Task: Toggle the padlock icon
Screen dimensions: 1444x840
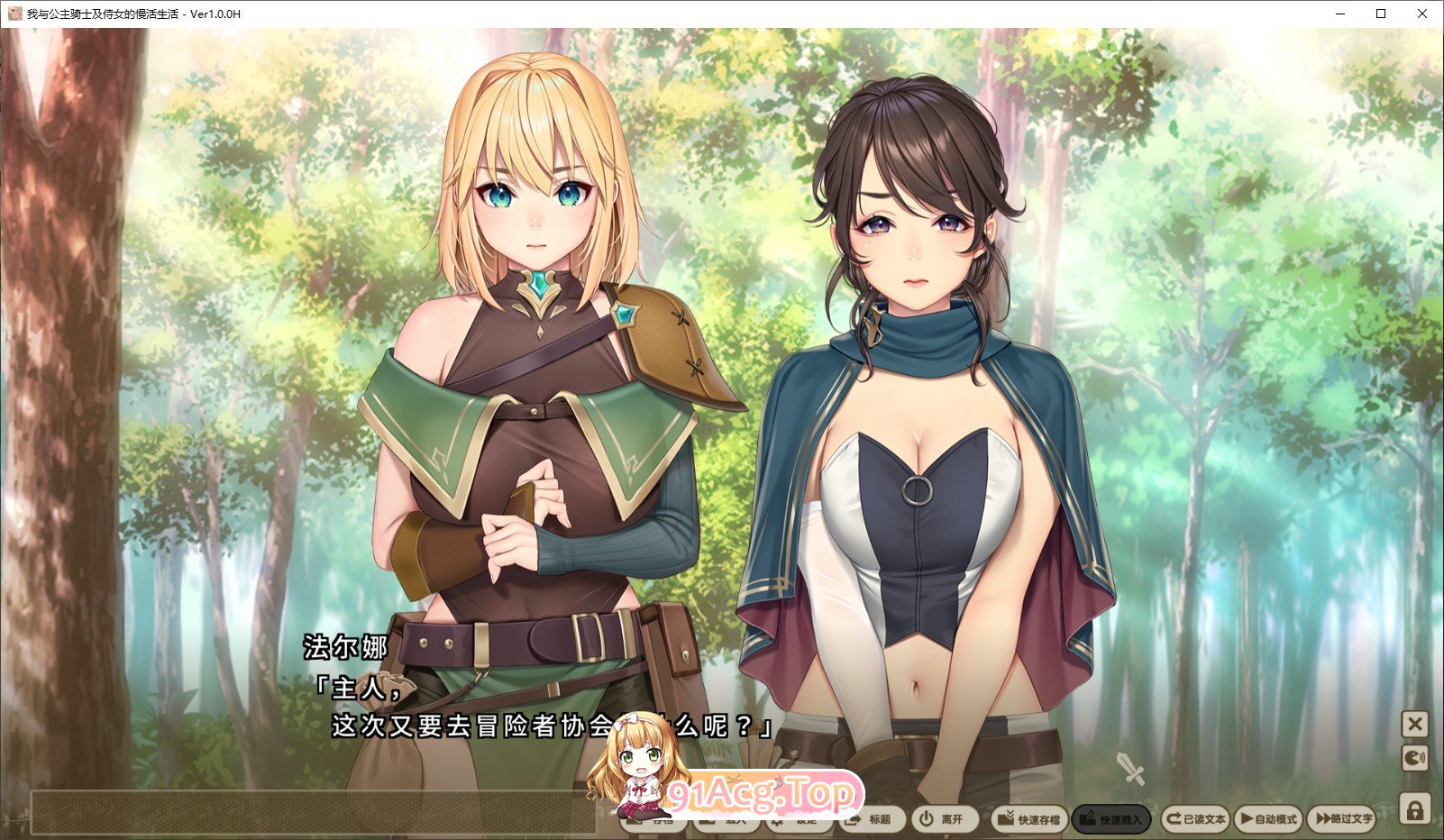Action: pyautogui.click(x=1415, y=808)
